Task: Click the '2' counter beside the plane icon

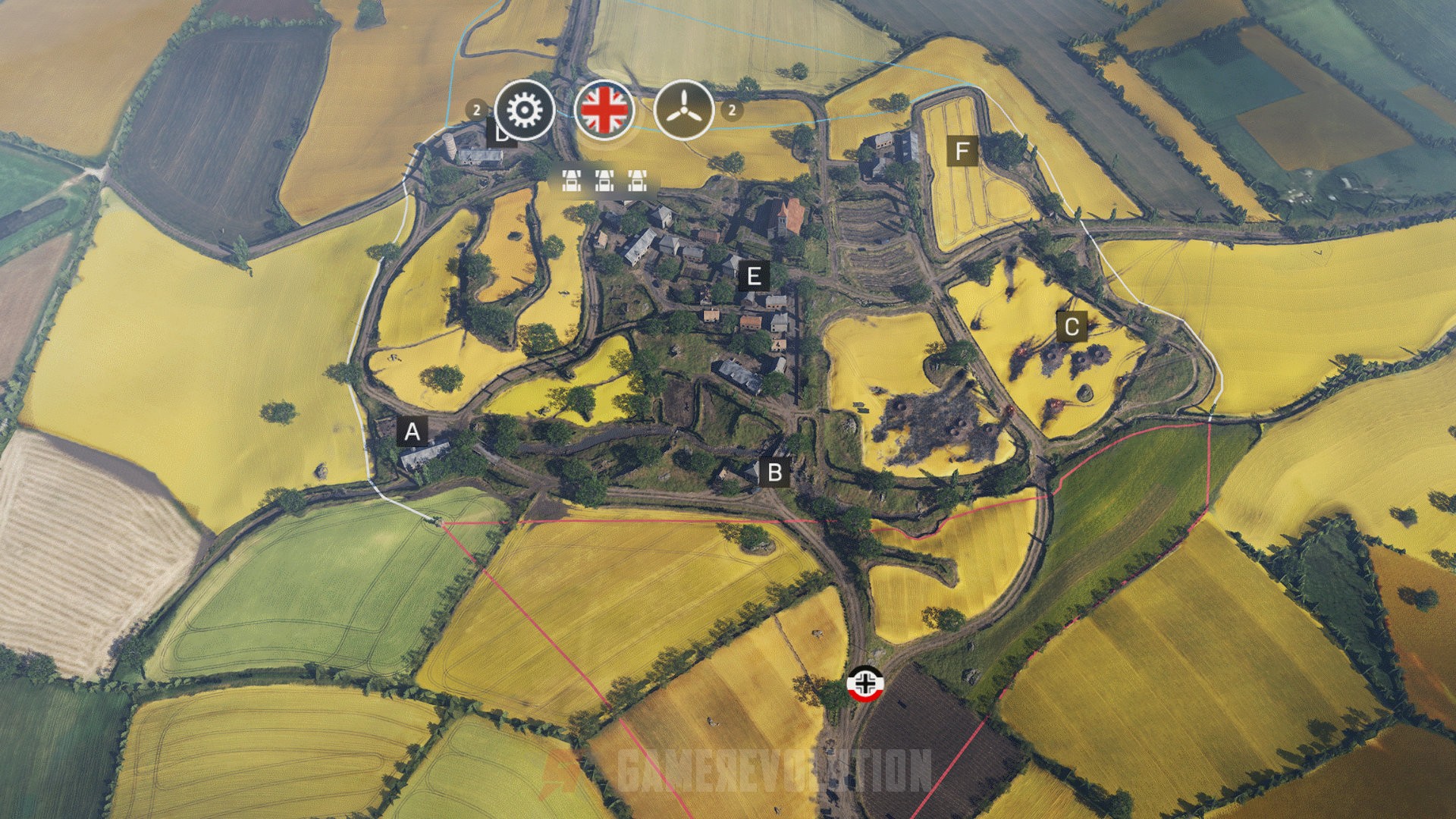Action: [x=732, y=111]
